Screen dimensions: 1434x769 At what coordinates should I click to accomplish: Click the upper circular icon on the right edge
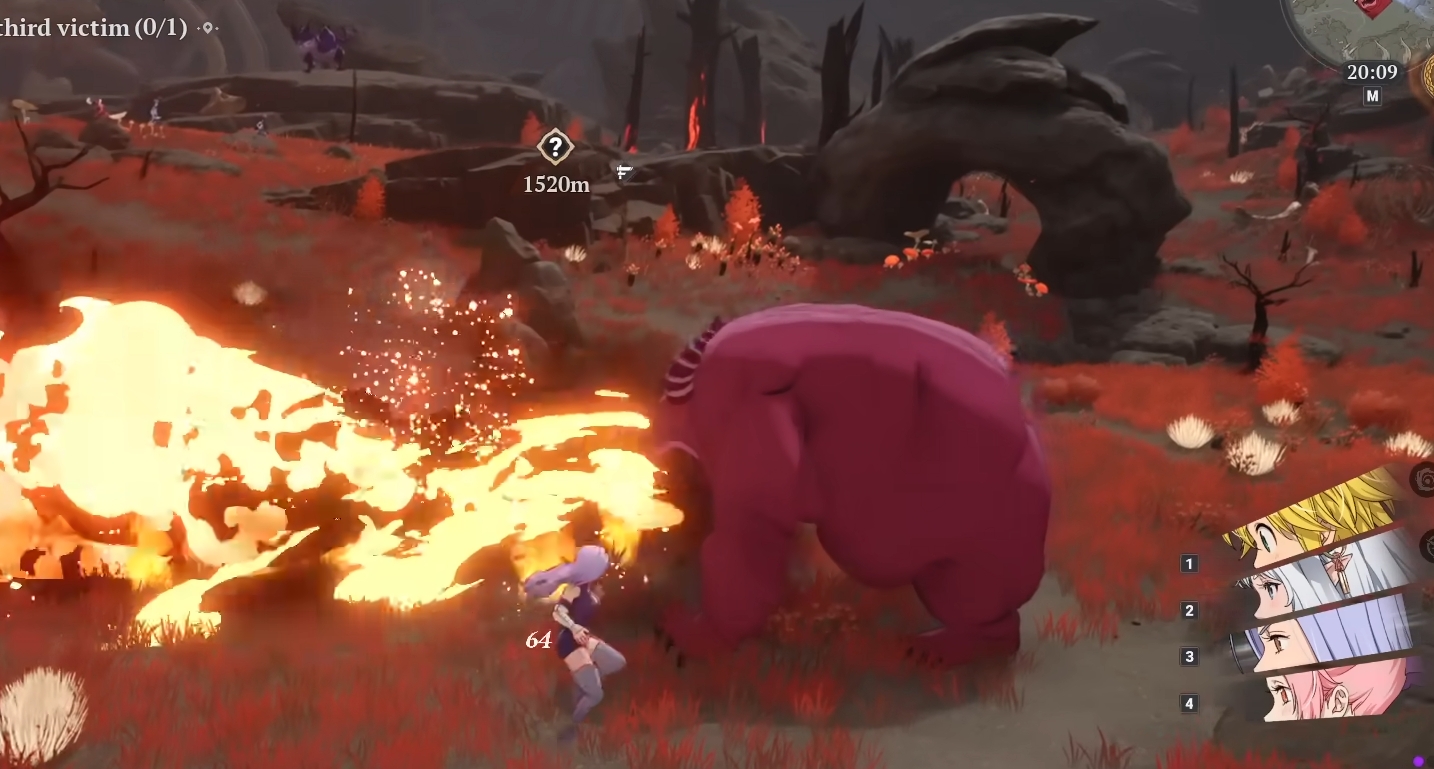pos(1424,480)
